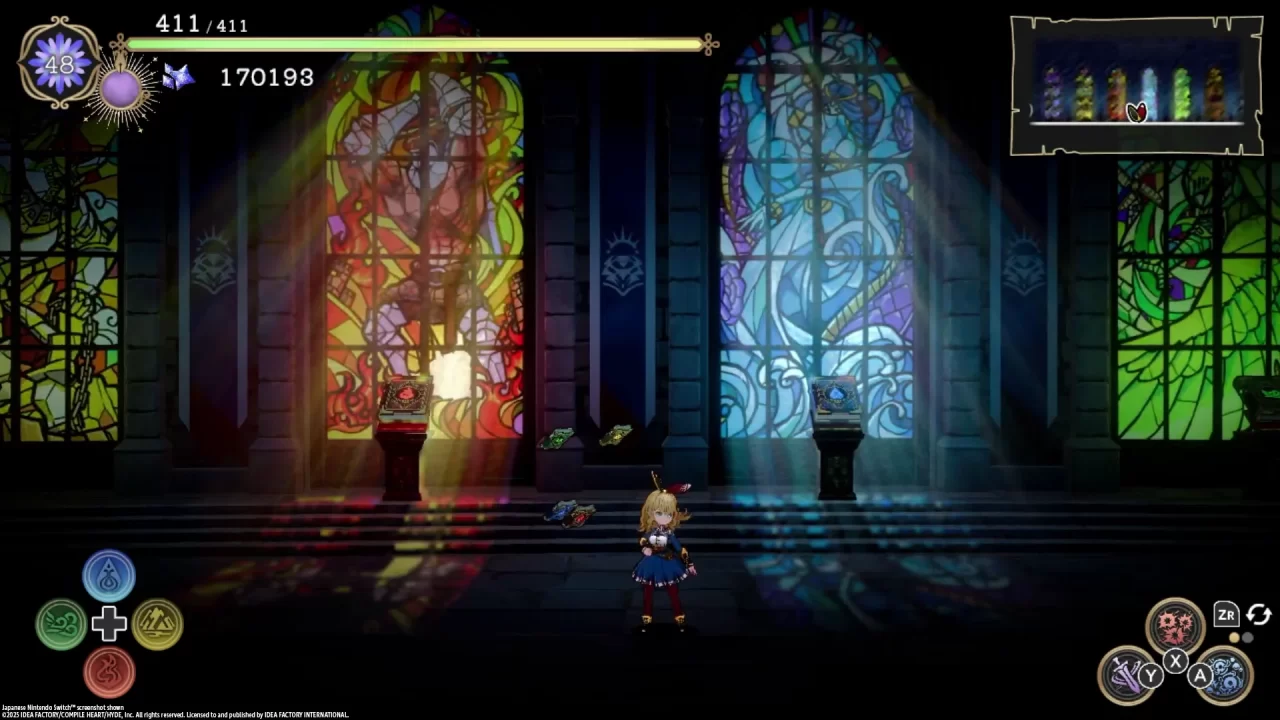Select the level 48 flower emblem
This screenshot has width=1280, height=720.
(57, 65)
